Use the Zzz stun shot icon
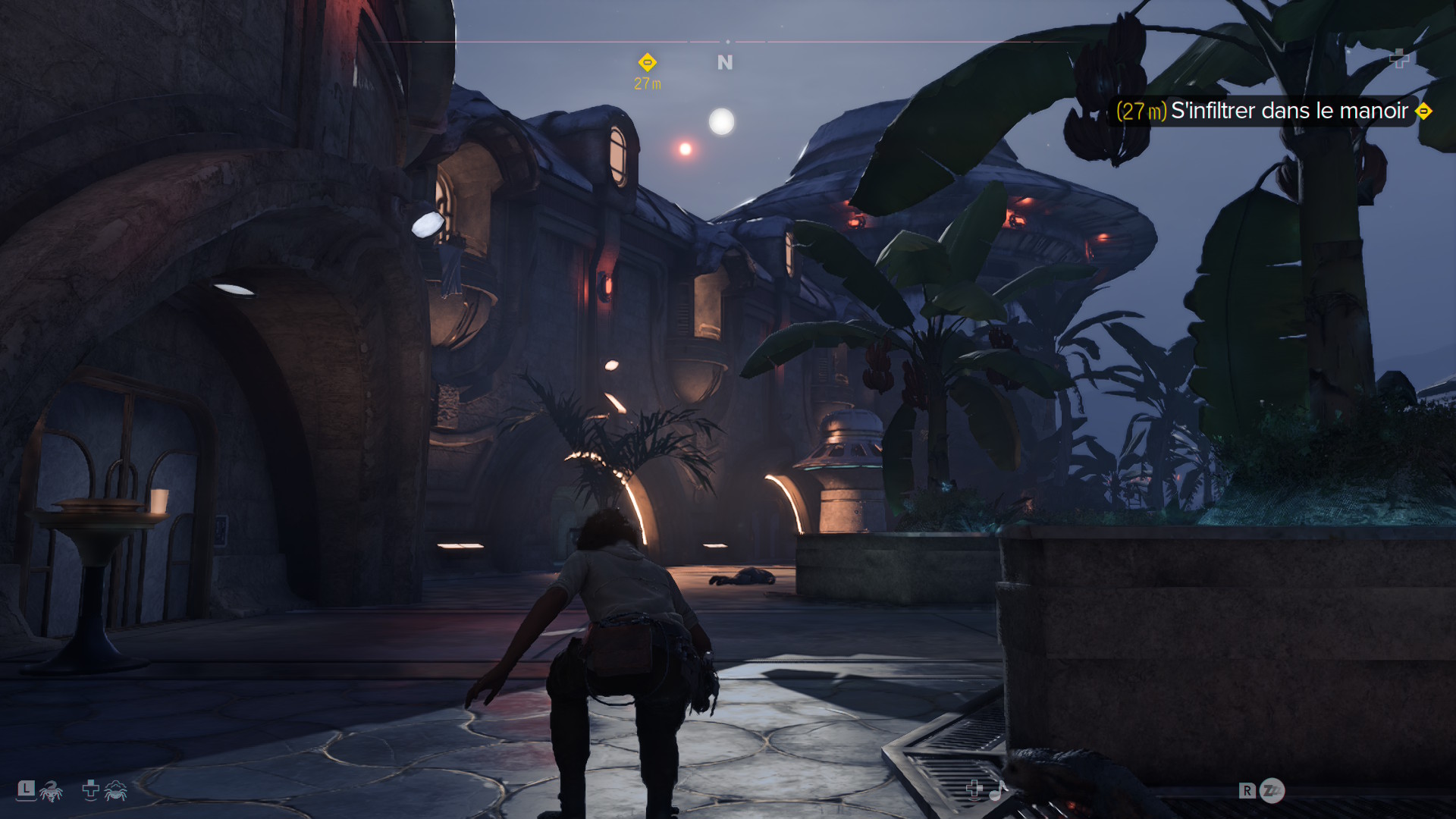Image resolution: width=1456 pixels, height=819 pixels. pyautogui.click(x=1272, y=791)
